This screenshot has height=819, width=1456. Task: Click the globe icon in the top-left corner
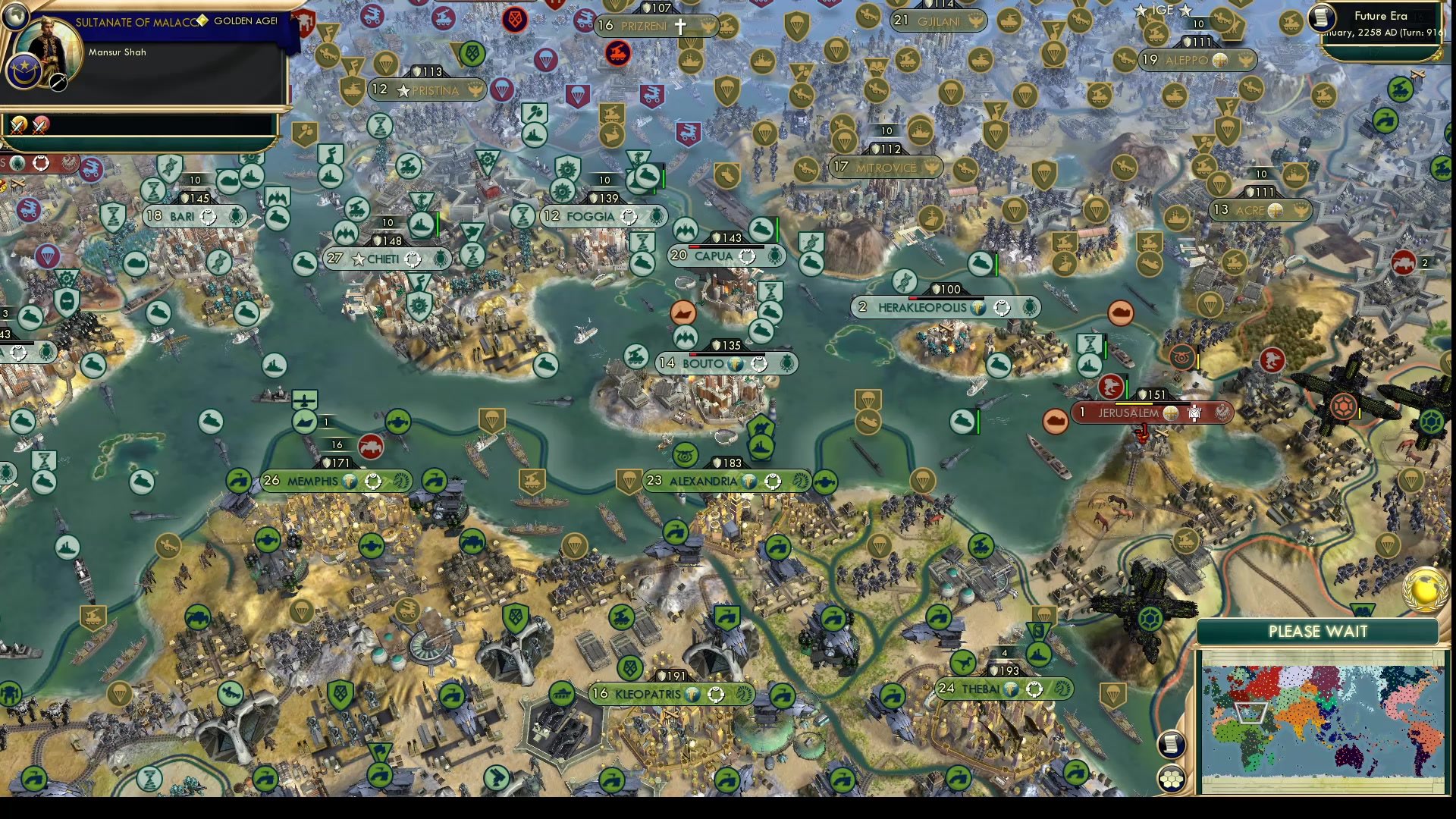tap(15, 17)
